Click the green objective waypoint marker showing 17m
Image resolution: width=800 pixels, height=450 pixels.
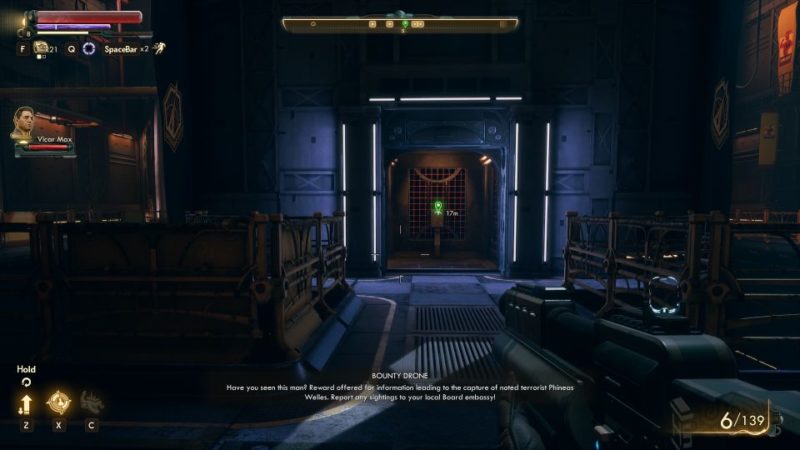[437, 208]
